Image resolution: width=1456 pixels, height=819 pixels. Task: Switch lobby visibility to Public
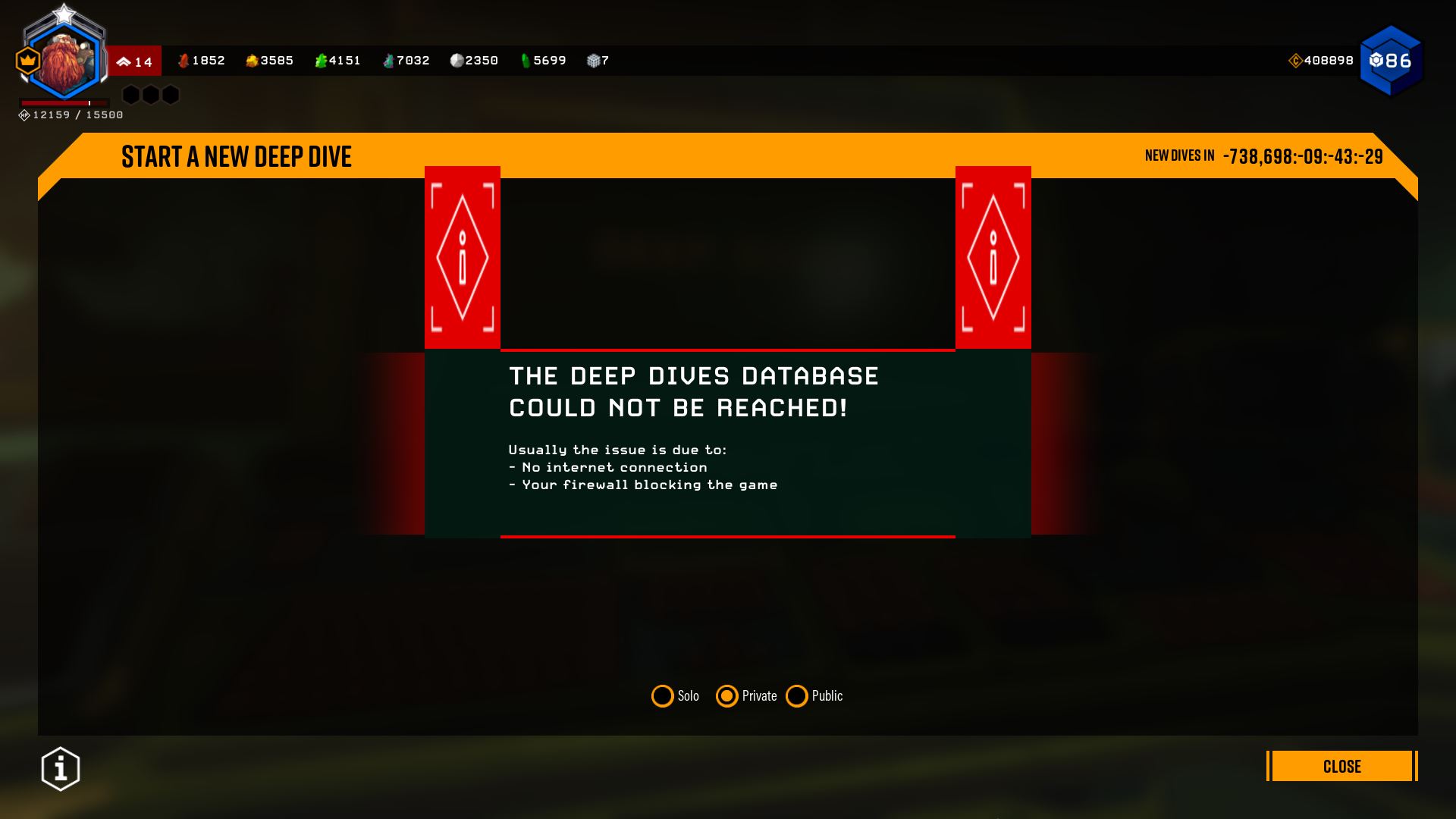pyautogui.click(x=796, y=695)
